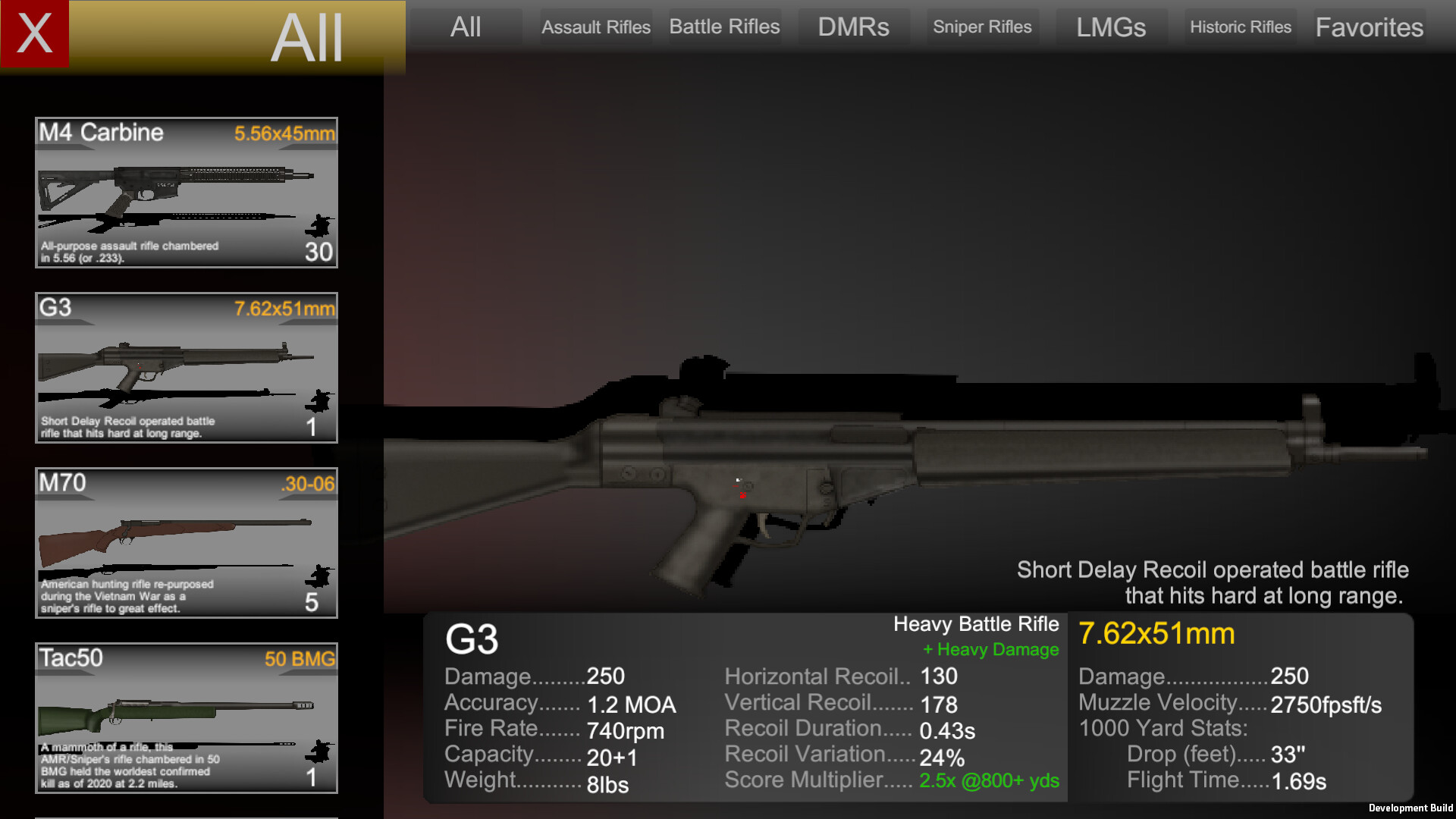Click the soldier count icon on the M70 card
1456x819 pixels.
pyautogui.click(x=319, y=576)
